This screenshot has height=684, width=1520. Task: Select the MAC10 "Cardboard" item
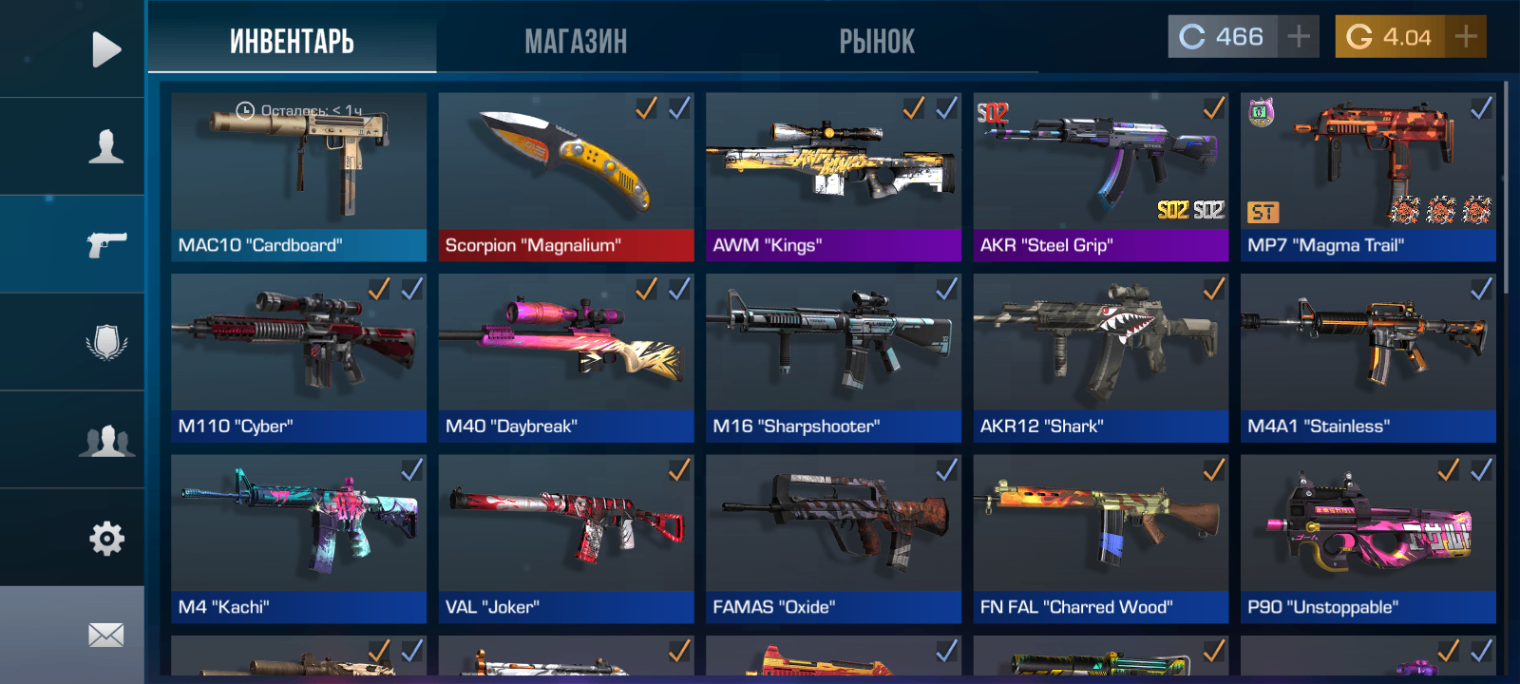pyautogui.click(x=298, y=176)
